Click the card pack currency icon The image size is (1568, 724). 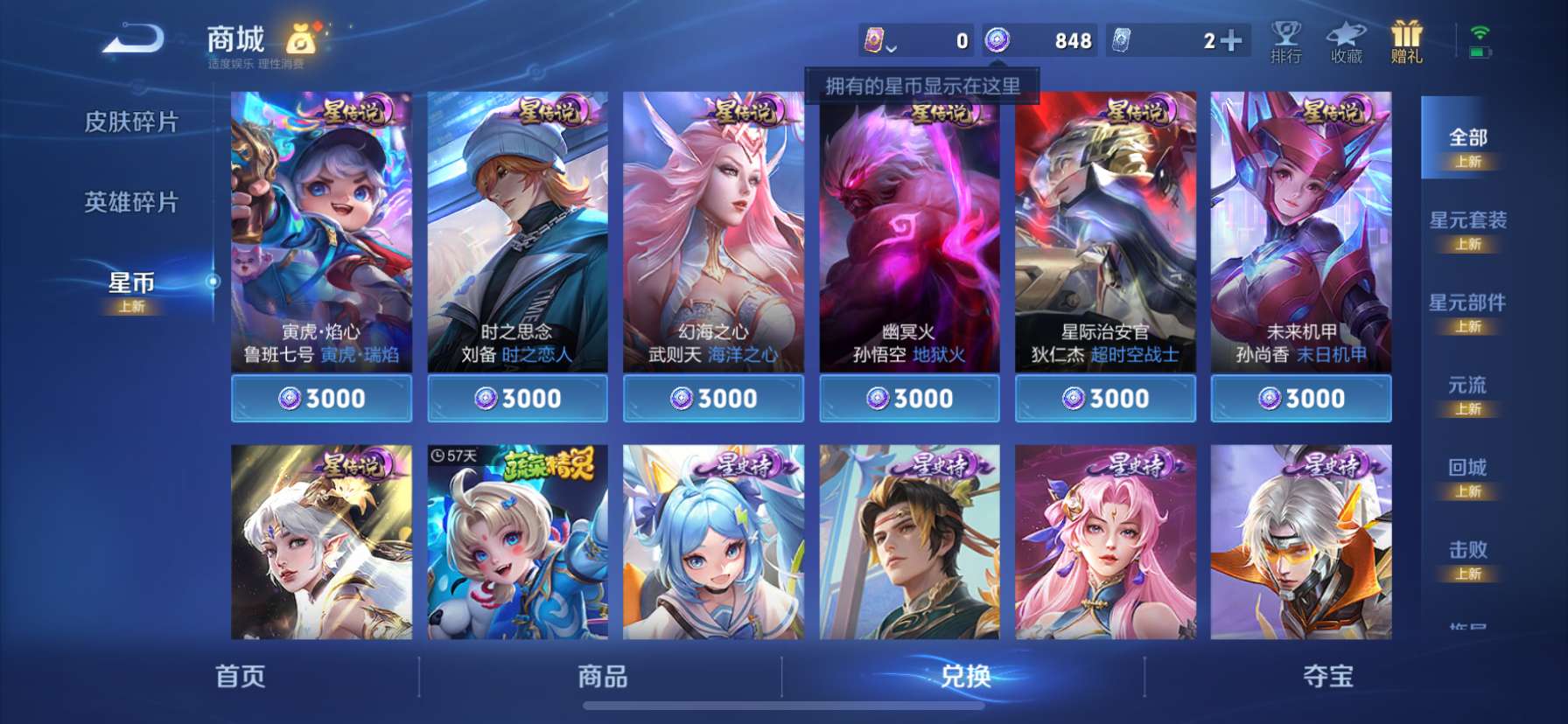pyautogui.click(x=871, y=41)
